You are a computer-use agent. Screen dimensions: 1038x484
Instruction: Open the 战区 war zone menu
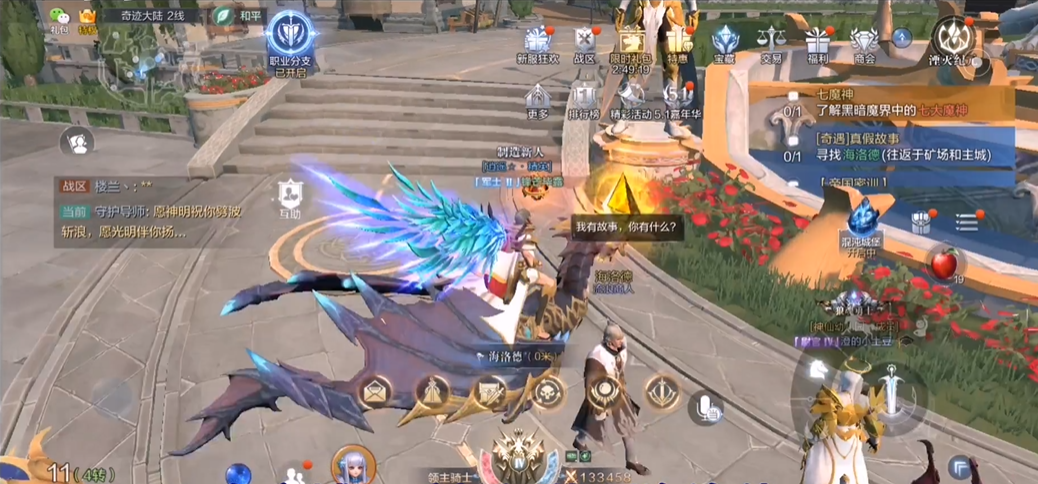[584, 43]
